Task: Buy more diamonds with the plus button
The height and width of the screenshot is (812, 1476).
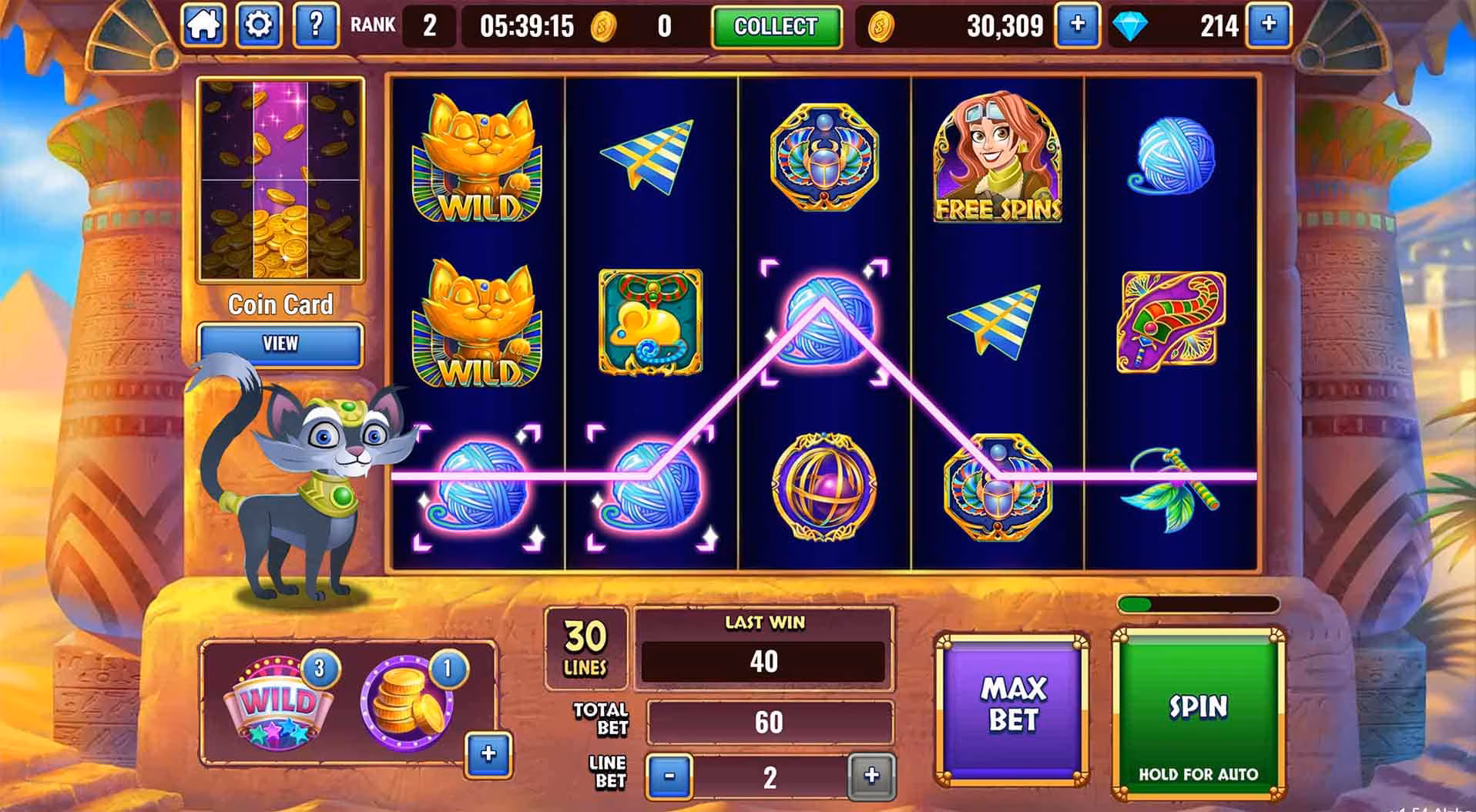Action: coord(1268,25)
